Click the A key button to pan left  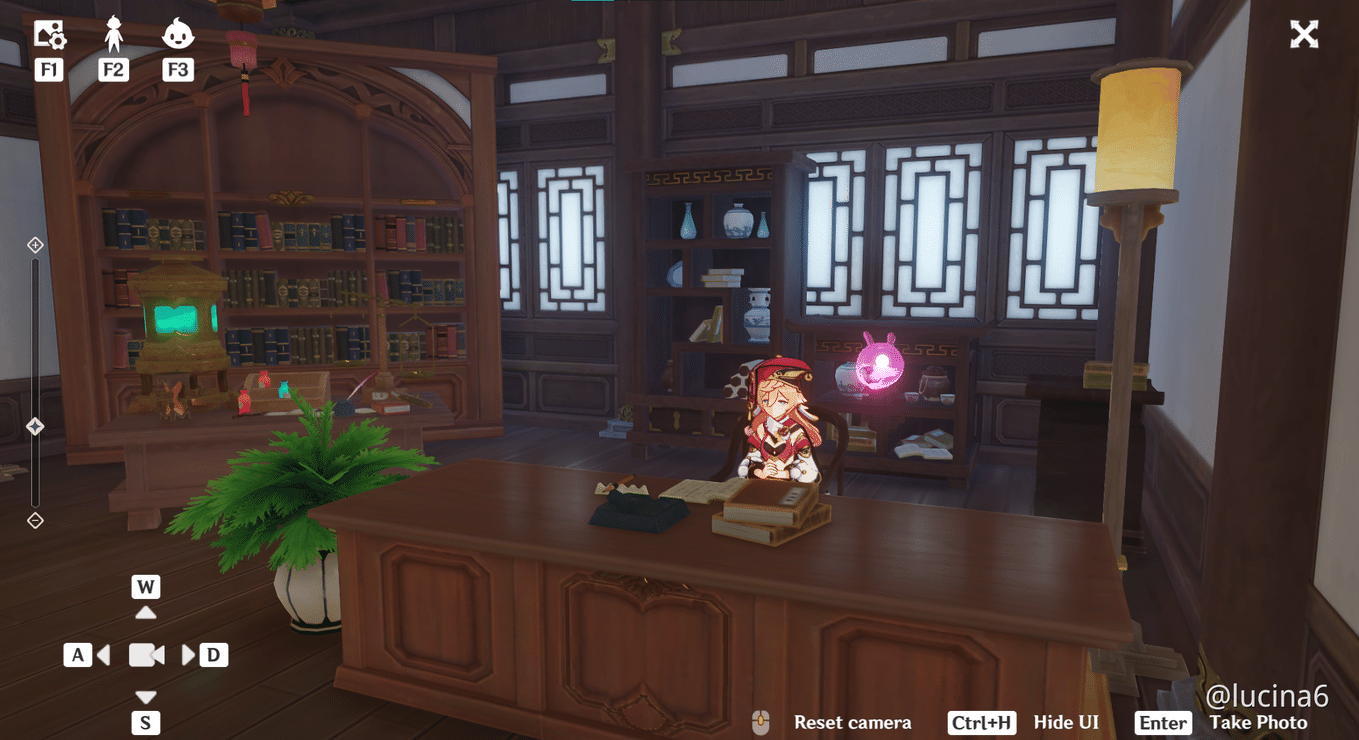(78, 655)
